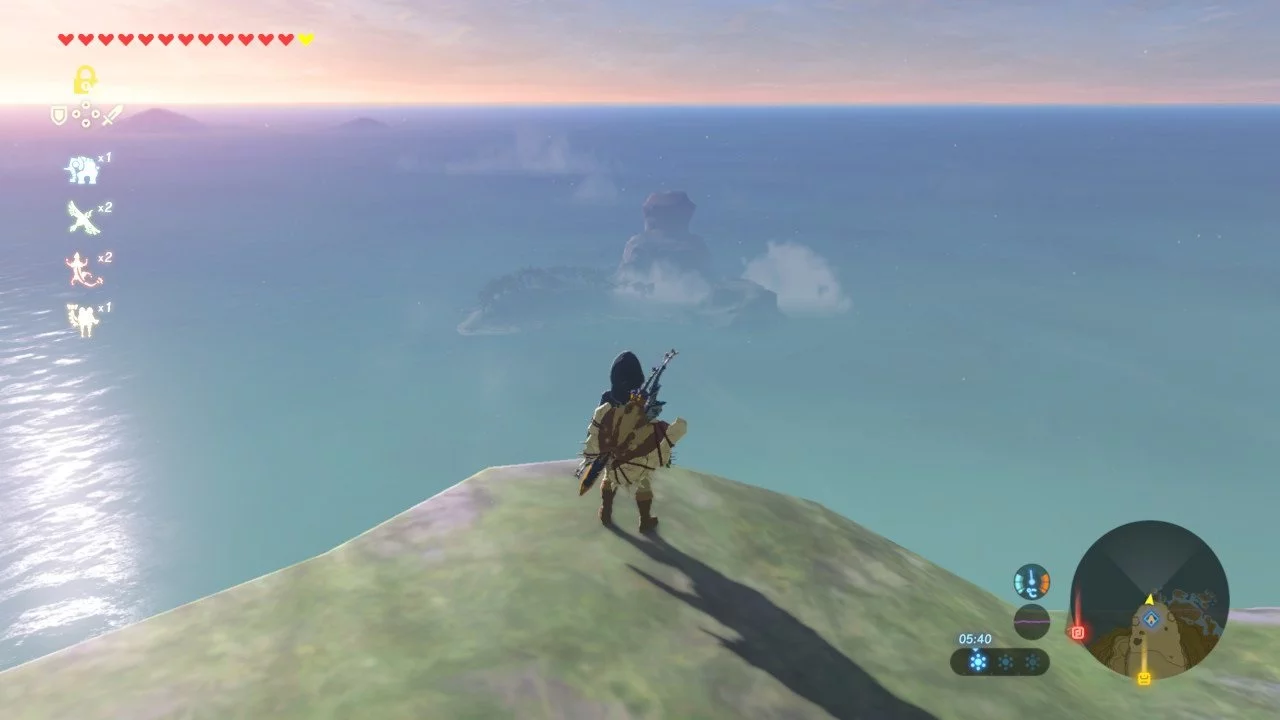Click the noise level meter gauge

pyautogui.click(x=1031, y=622)
